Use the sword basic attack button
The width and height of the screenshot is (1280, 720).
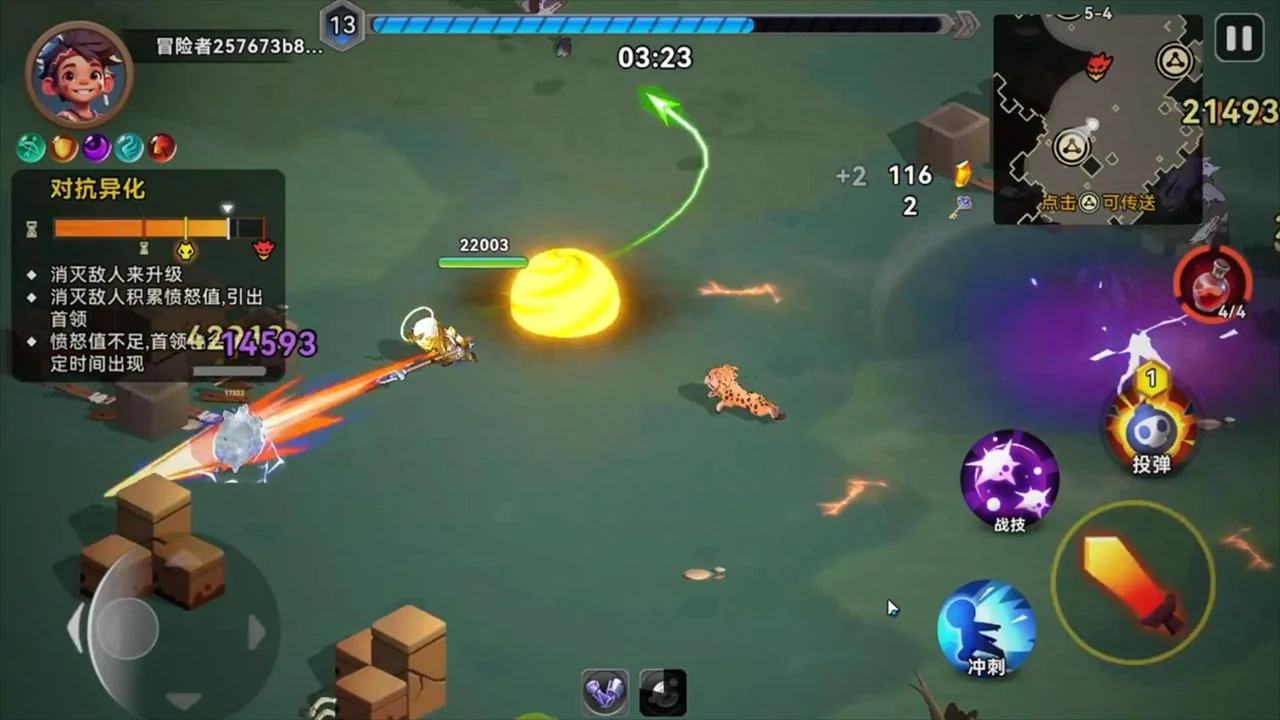click(1132, 583)
